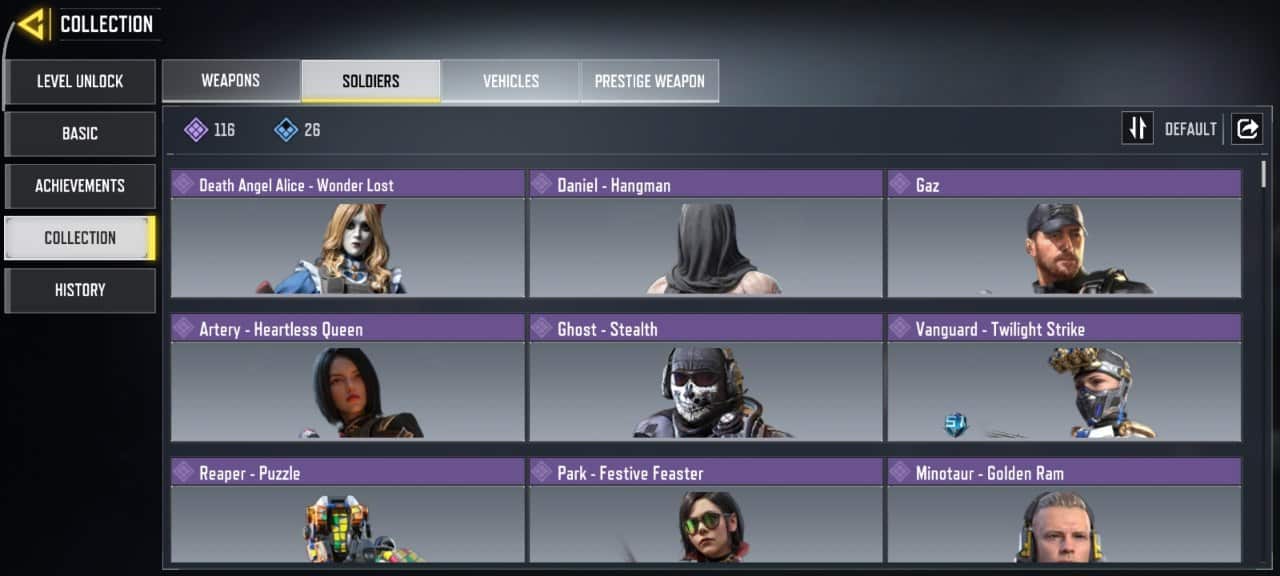The height and width of the screenshot is (576, 1280).
Task: Select Death Angel Alice - Wonder Lost
Action: tap(348, 234)
